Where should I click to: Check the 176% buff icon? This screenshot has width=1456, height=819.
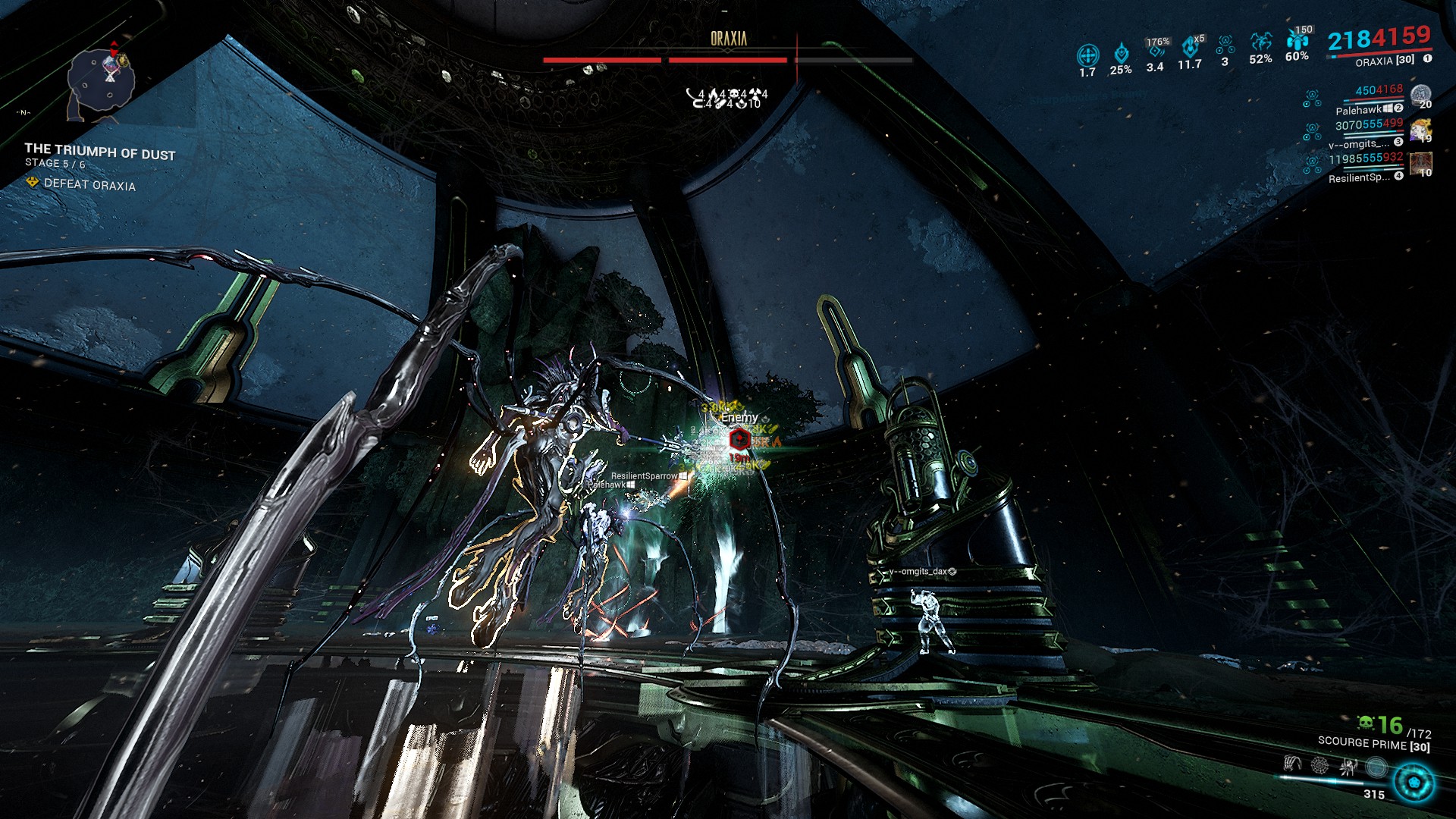point(1156,50)
